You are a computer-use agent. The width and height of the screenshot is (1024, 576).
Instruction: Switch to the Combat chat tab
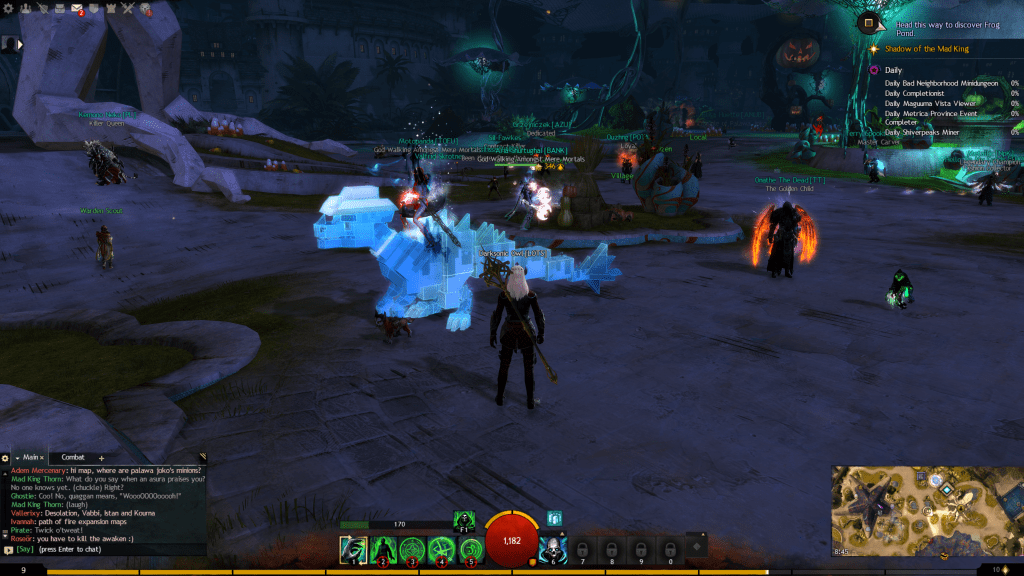click(74, 457)
